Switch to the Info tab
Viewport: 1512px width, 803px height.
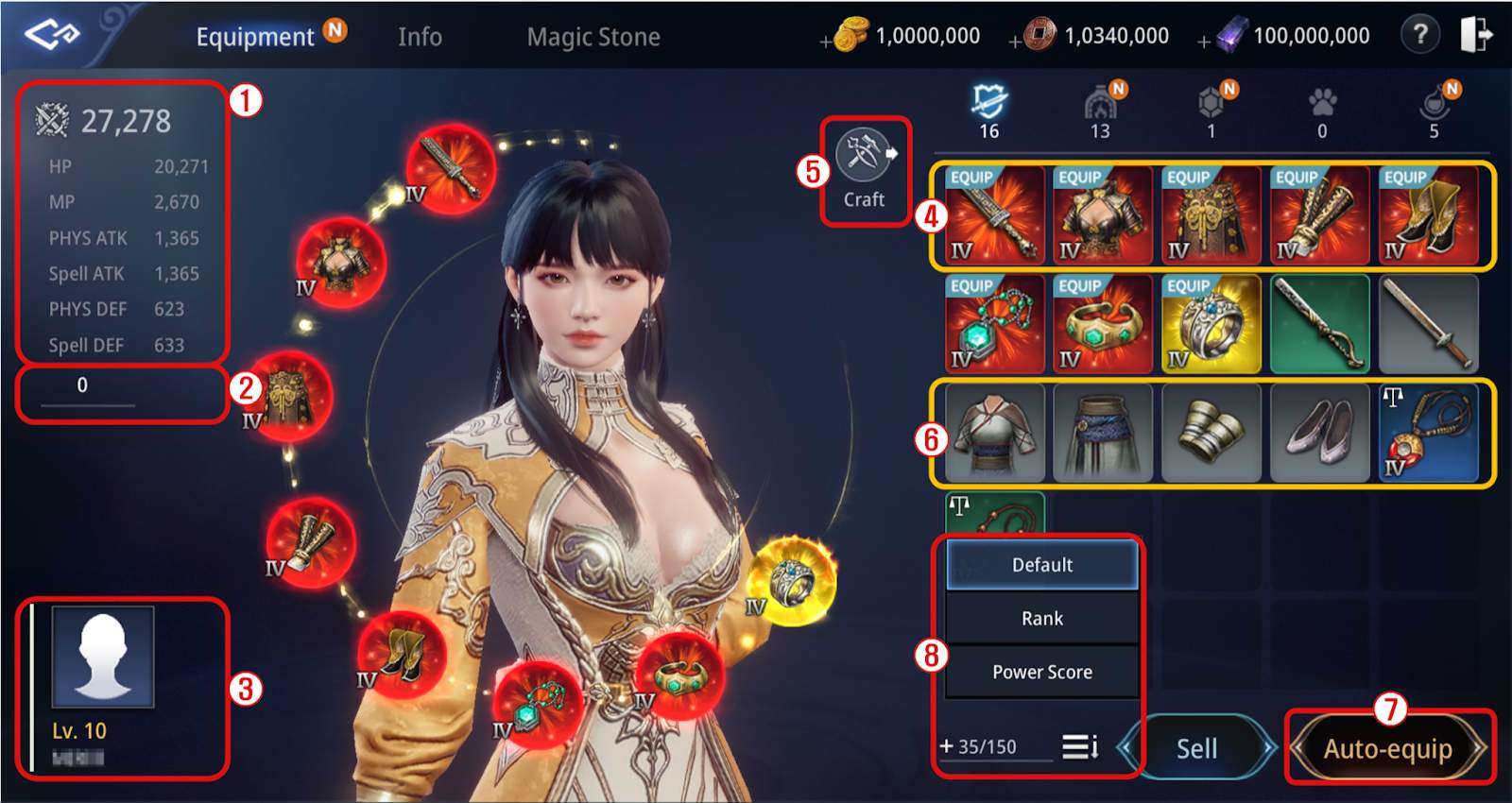419,36
